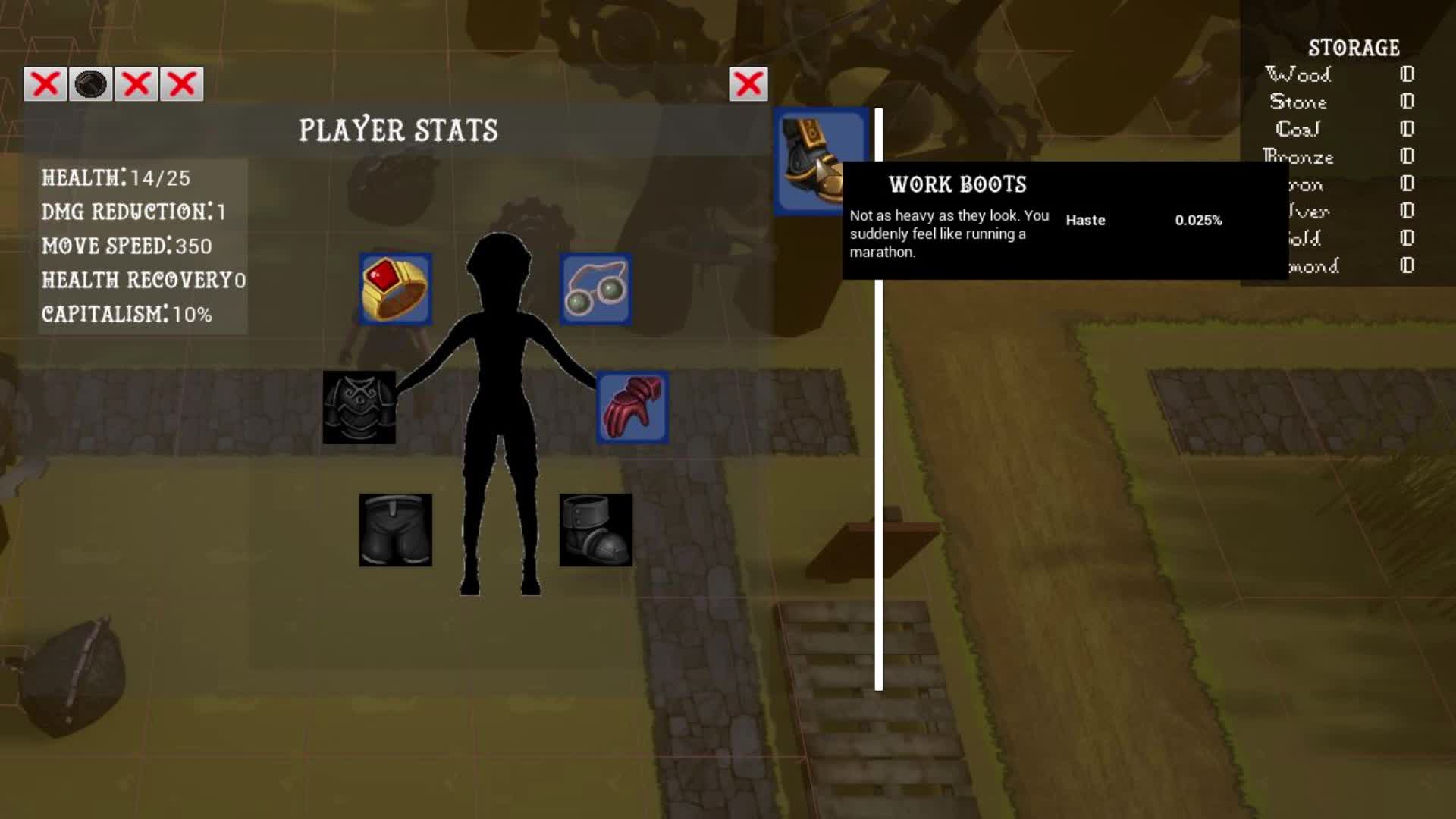
Task: Select the pants equipment slot
Action: click(x=394, y=529)
